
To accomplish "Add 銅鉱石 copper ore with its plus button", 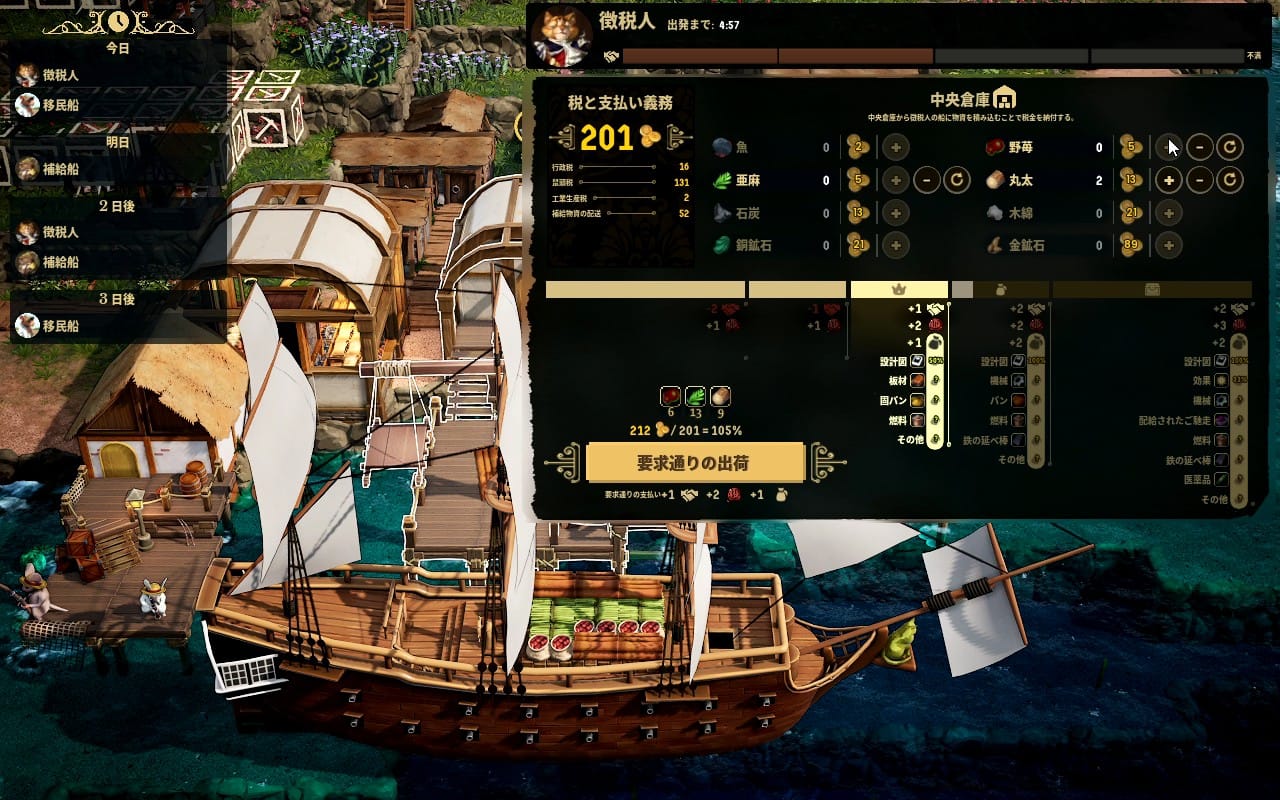I will (895, 245).
